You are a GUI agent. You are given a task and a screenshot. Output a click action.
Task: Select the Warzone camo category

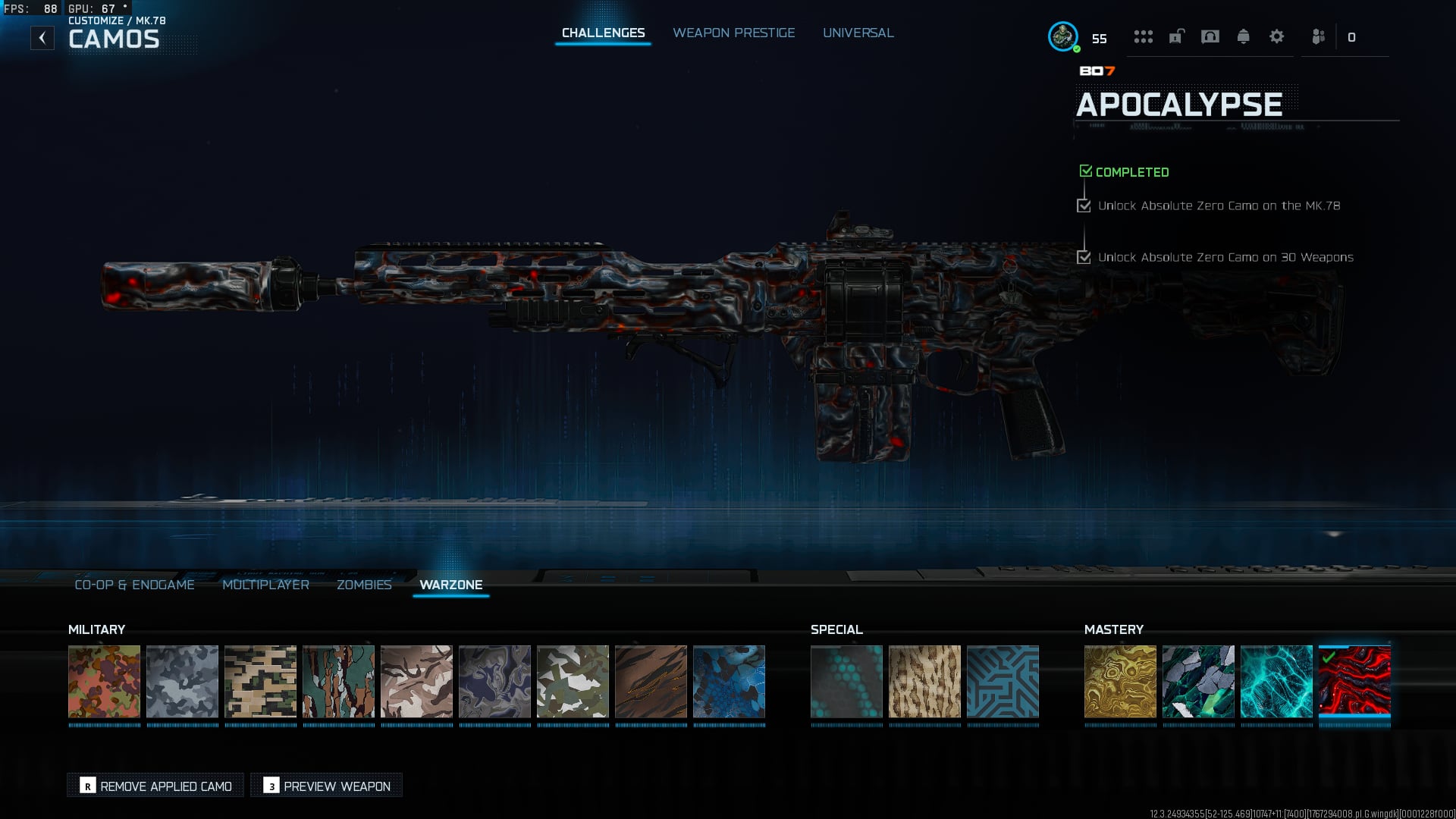click(450, 585)
